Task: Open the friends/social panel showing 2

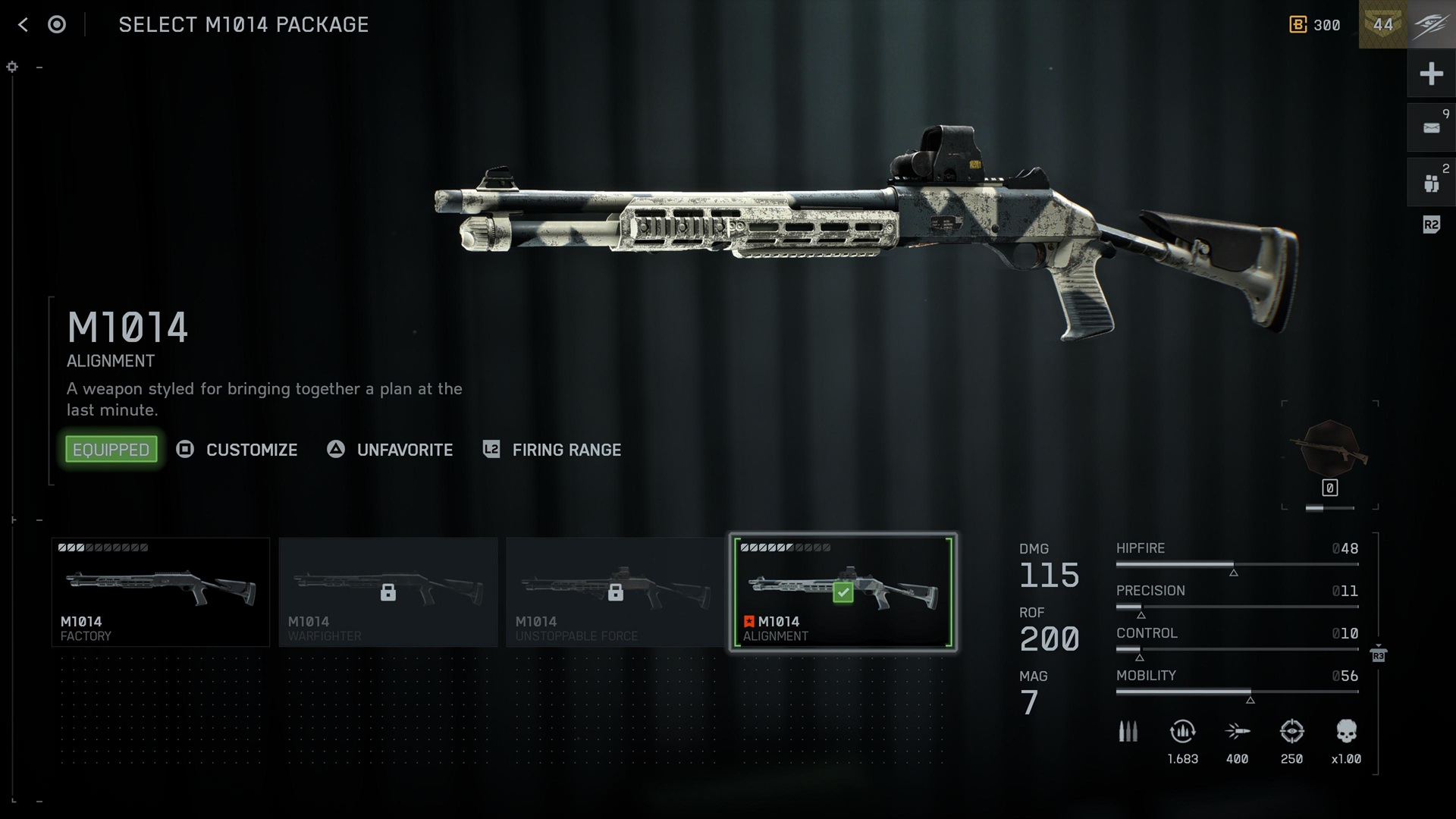Action: [x=1432, y=182]
